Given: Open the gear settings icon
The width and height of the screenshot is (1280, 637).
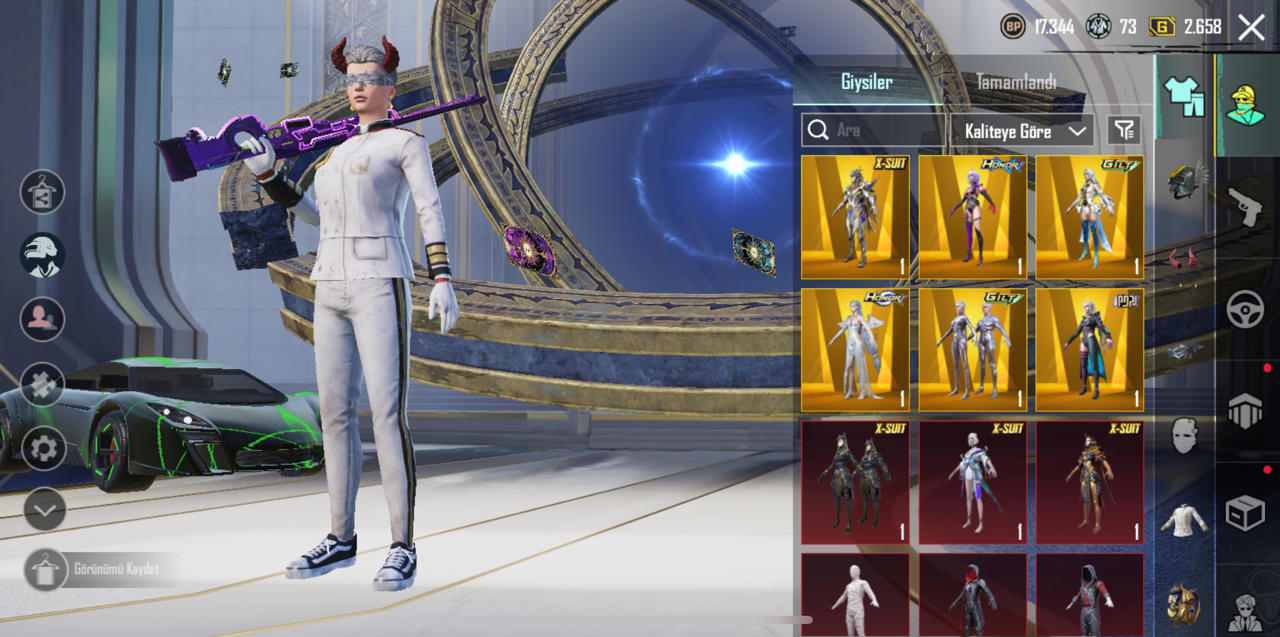Looking at the screenshot, I should (x=43, y=447).
